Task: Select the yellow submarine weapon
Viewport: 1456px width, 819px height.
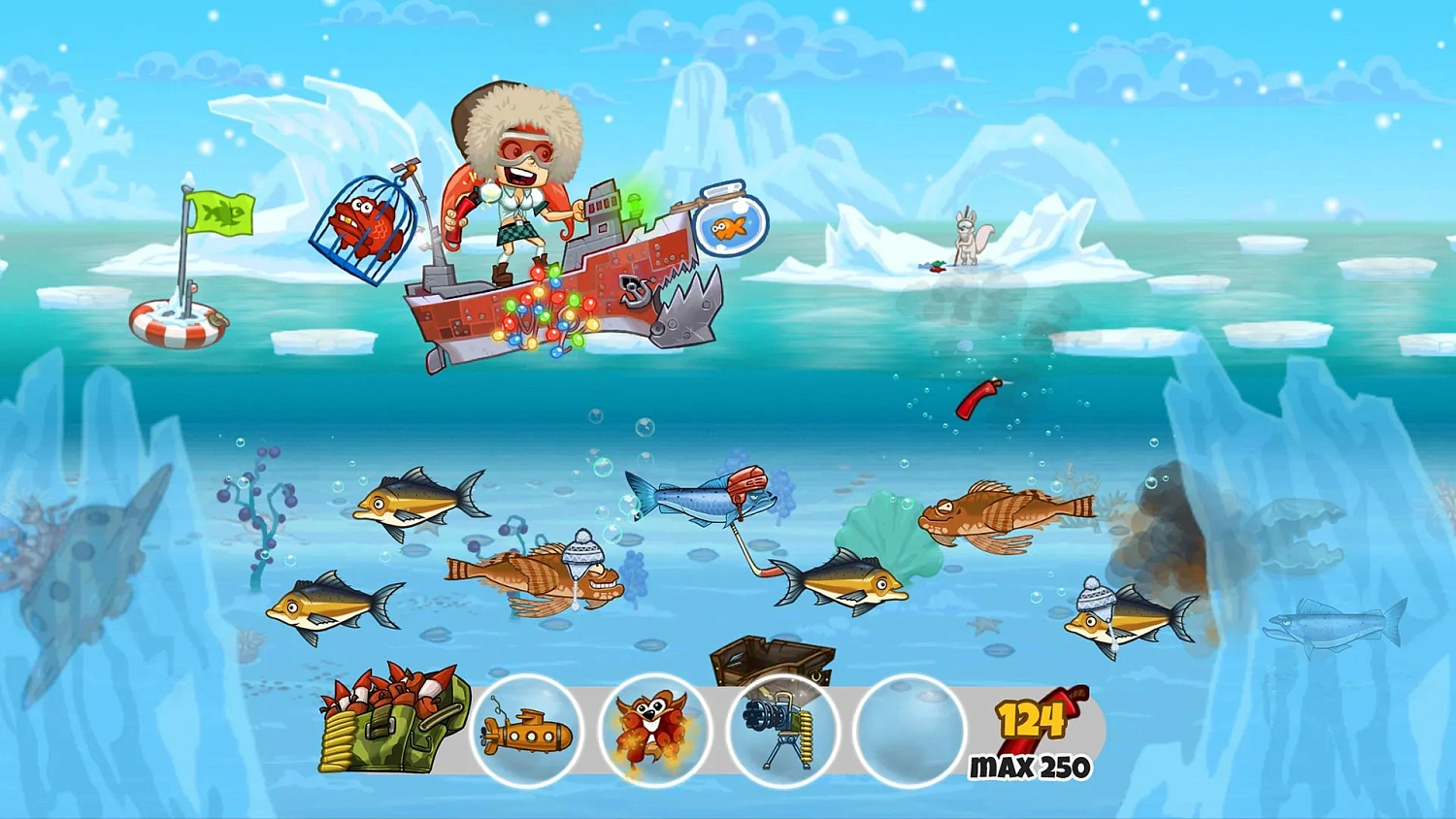Action: click(x=527, y=732)
